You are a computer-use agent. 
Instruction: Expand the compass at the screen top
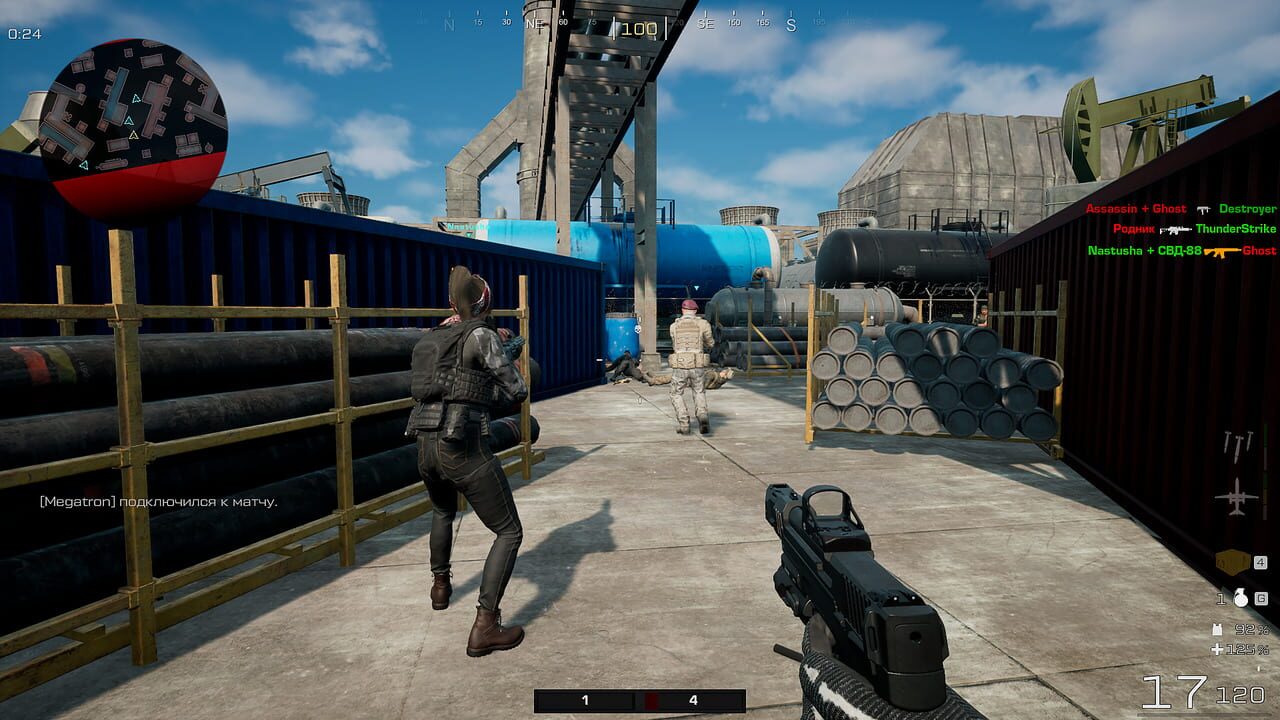638,28
